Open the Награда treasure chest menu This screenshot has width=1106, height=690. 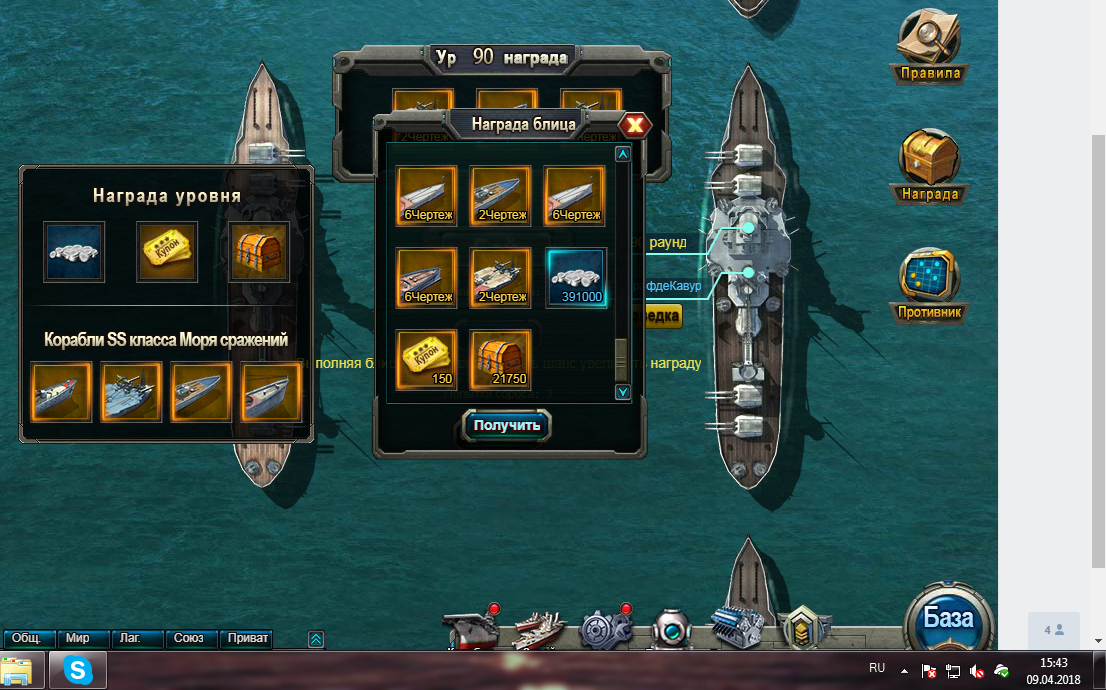[x=930, y=165]
